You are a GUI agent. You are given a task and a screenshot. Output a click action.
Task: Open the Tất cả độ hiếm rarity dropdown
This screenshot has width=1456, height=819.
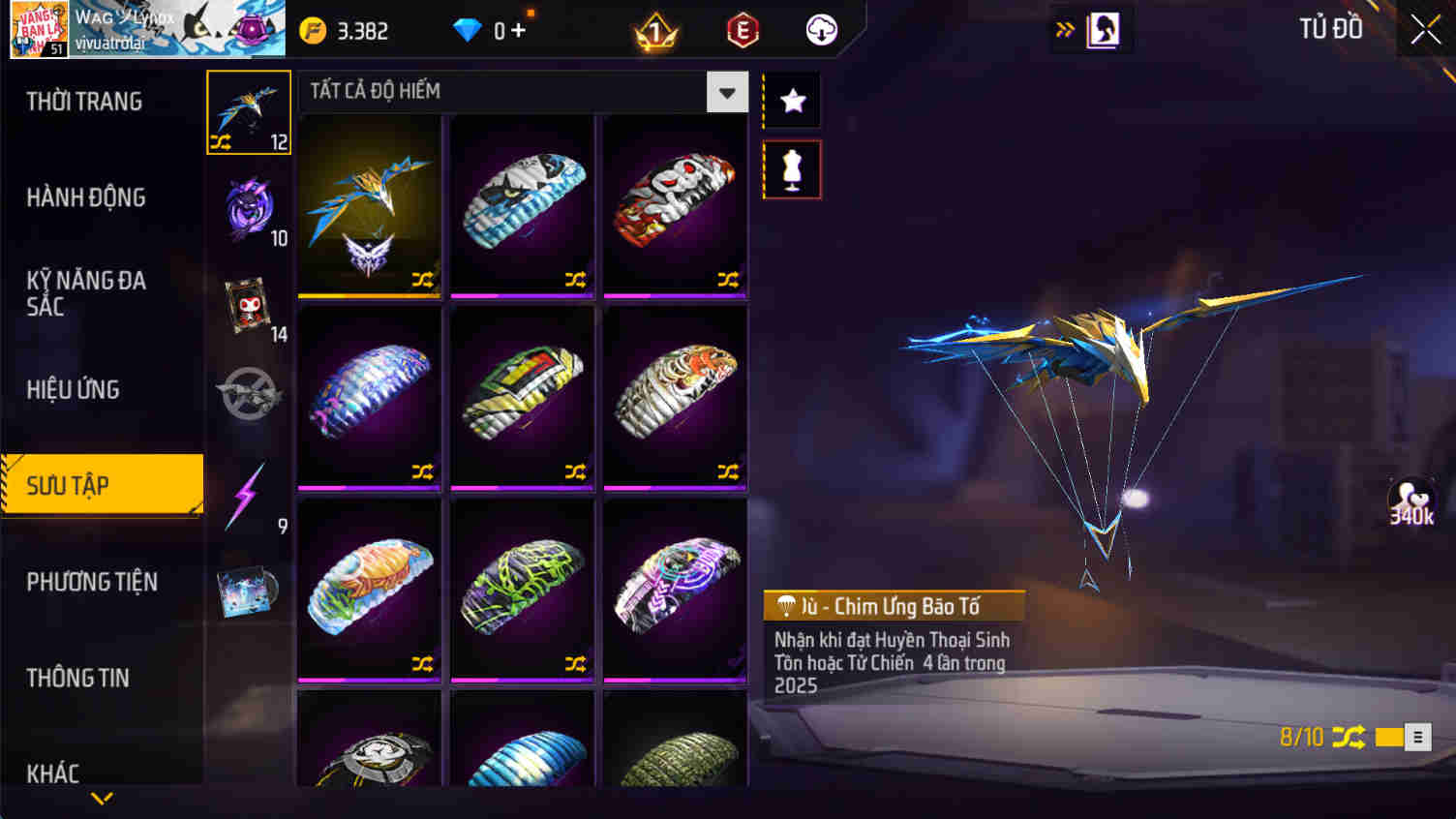(x=726, y=91)
